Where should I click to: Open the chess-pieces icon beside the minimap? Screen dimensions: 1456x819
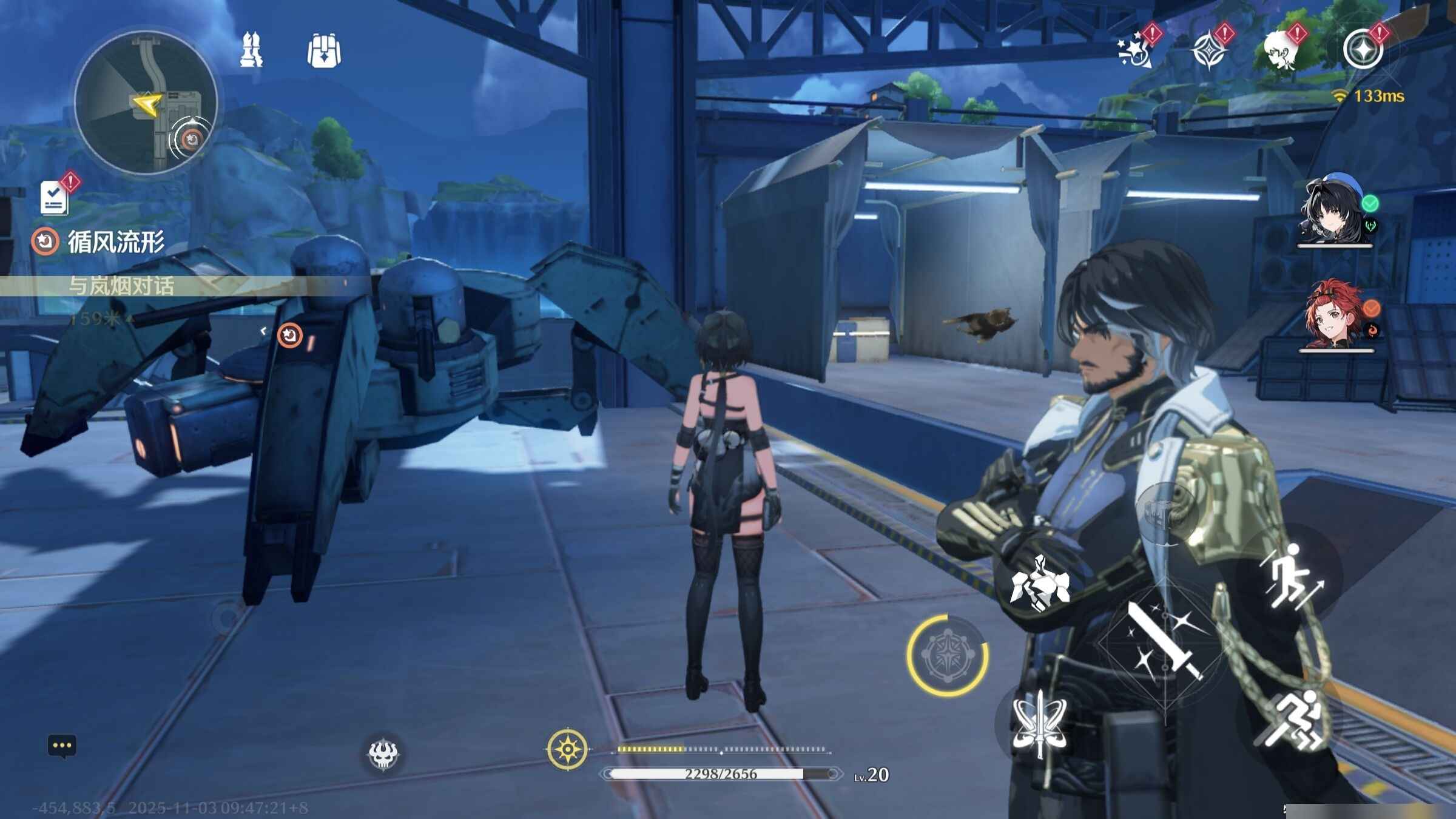(x=251, y=50)
